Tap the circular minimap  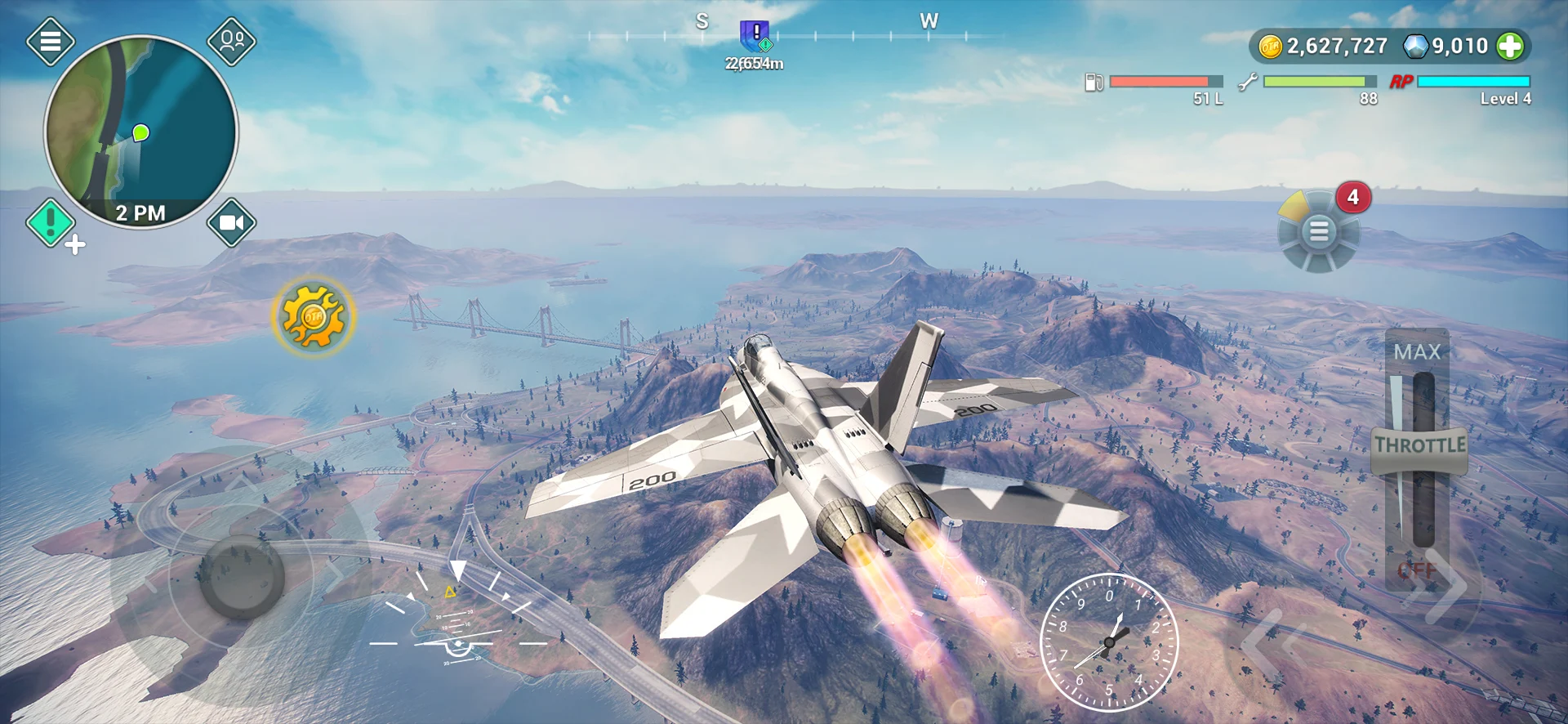(x=140, y=131)
